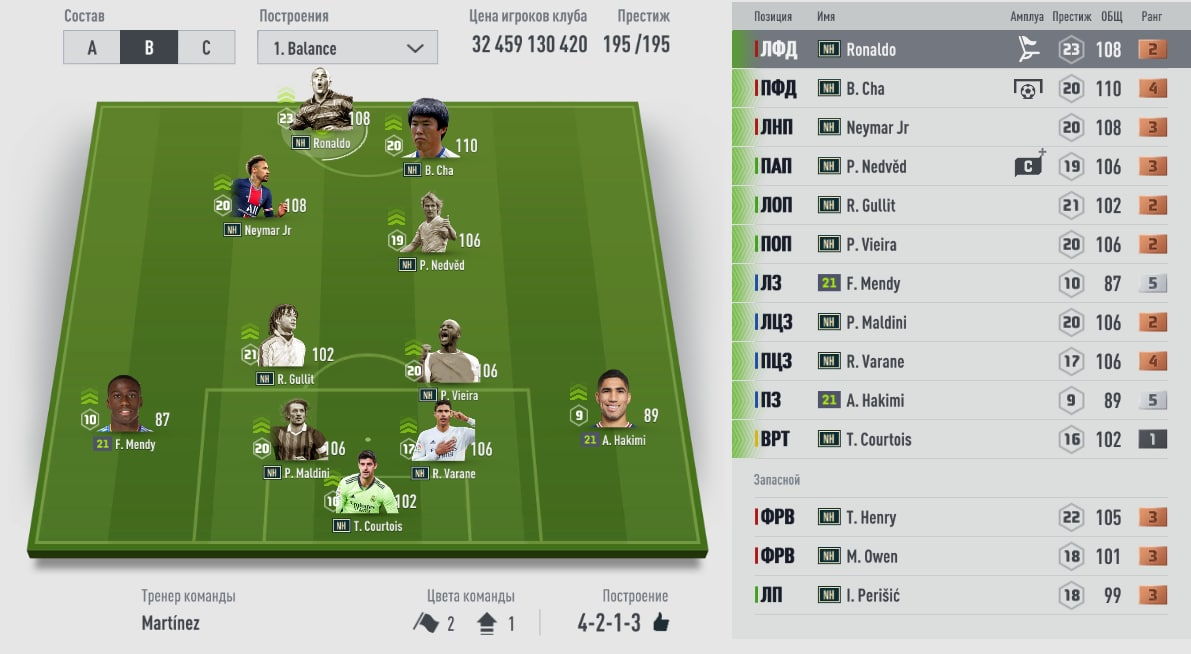Open the 1. Balance formation dropdown

click(347, 48)
